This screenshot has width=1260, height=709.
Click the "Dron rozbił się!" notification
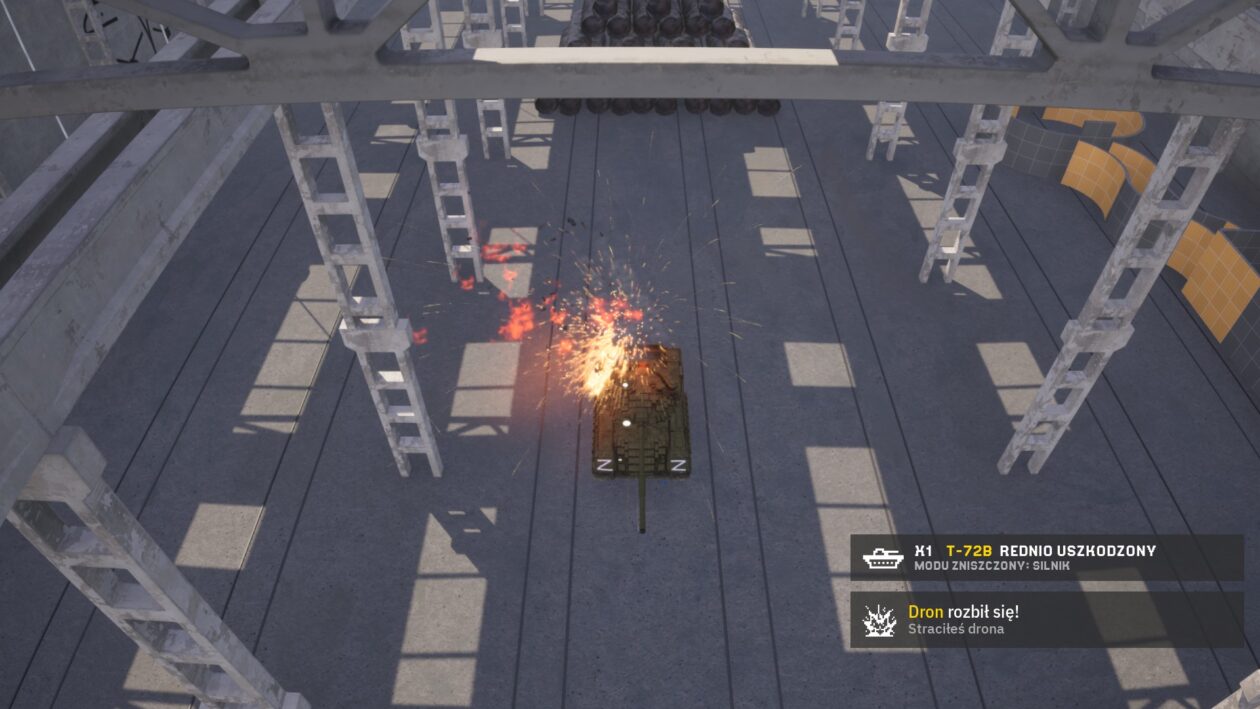1046,620
